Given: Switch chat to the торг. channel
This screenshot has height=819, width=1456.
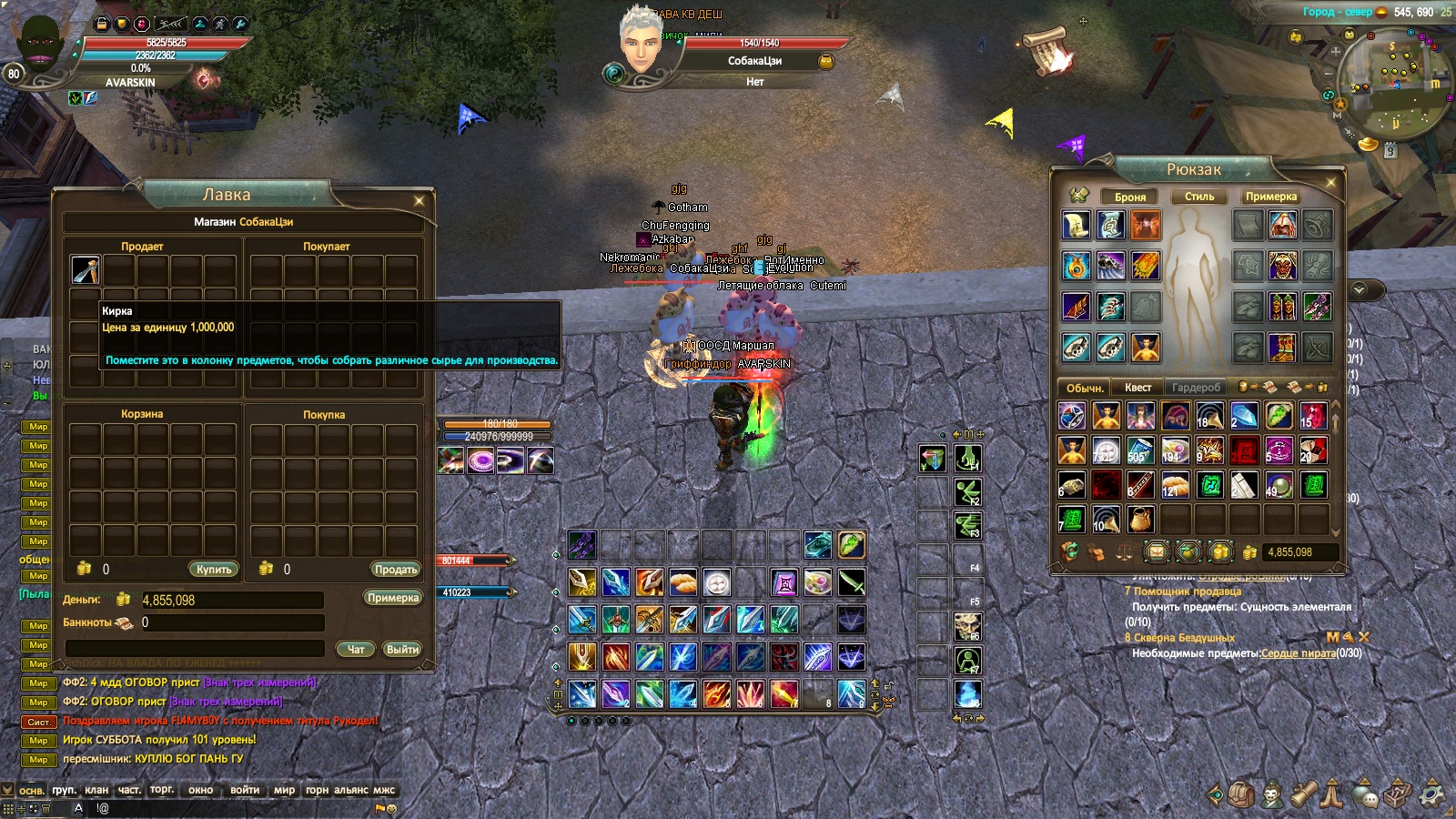Looking at the screenshot, I should 162,790.
